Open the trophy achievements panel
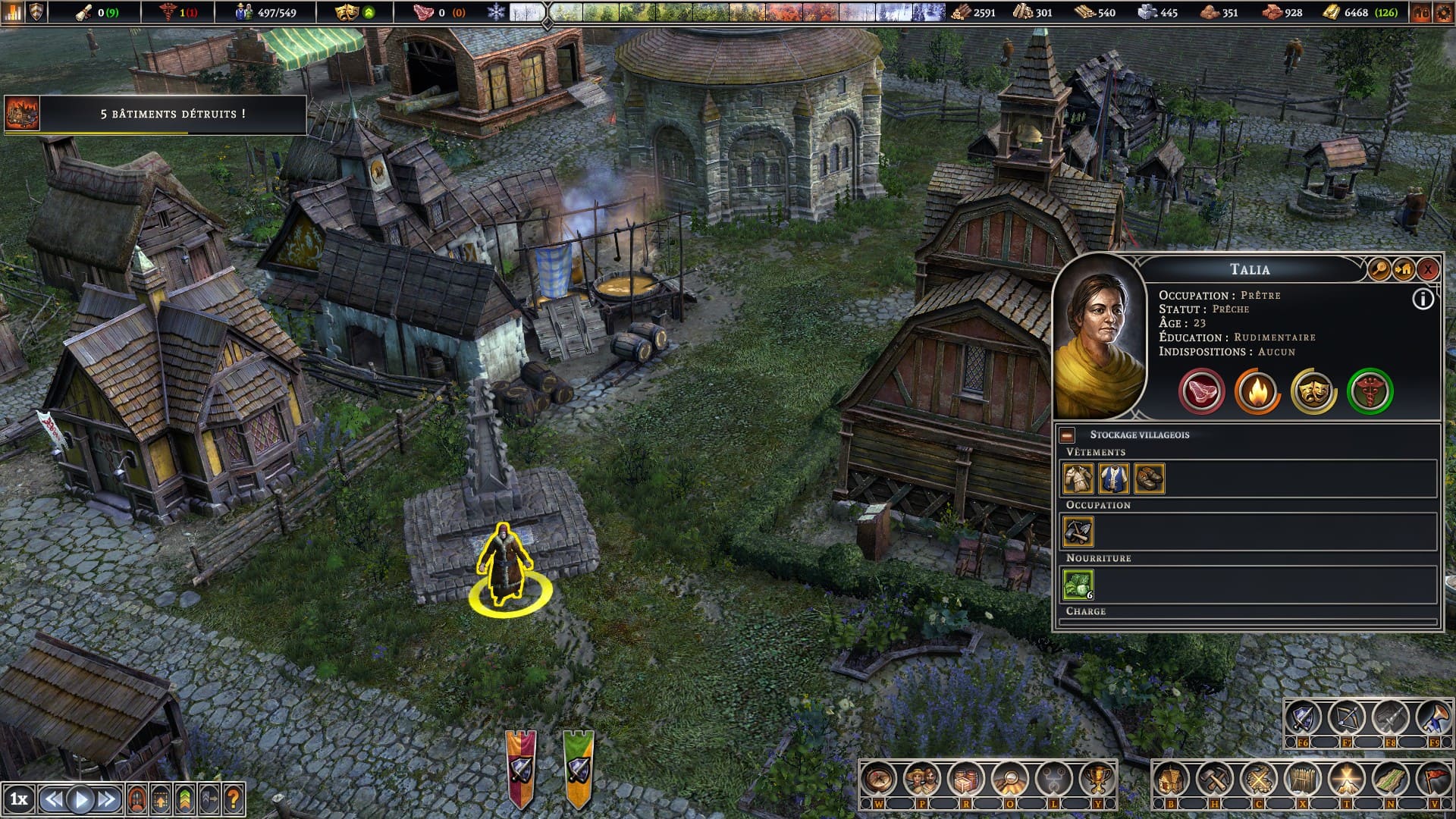Screen dimensions: 1456x819 pos(1097,779)
